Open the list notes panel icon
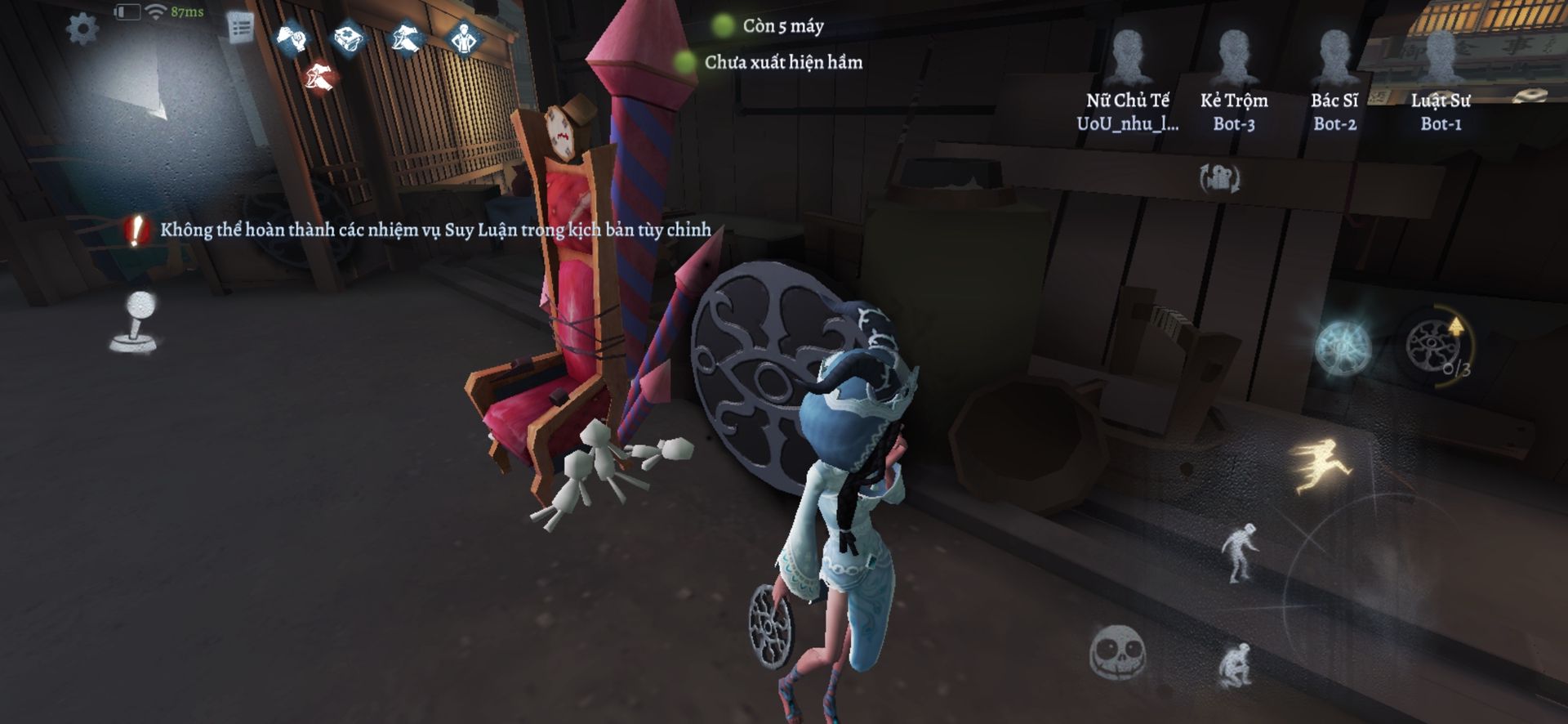 [x=241, y=29]
